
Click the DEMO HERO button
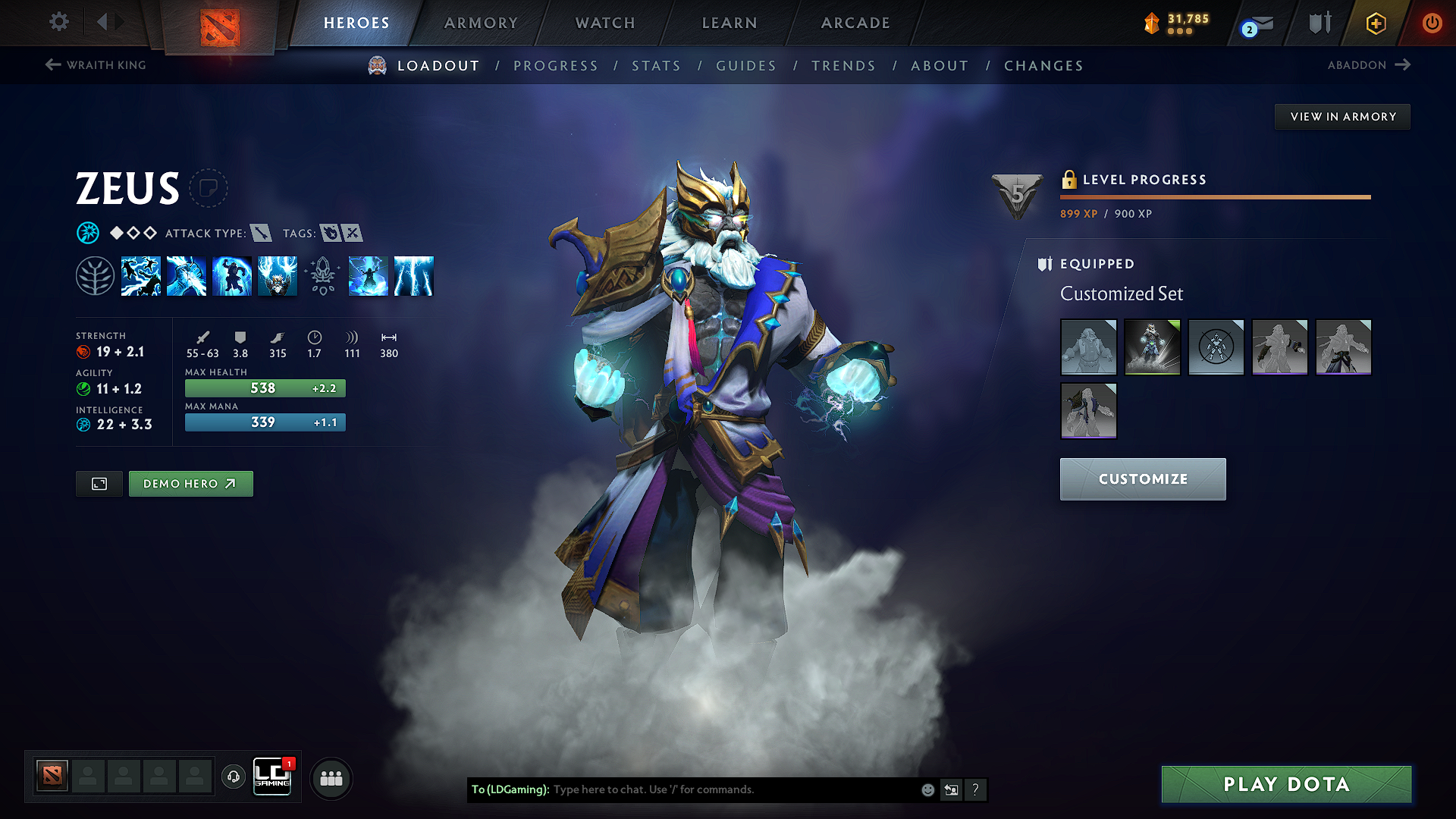tap(190, 484)
